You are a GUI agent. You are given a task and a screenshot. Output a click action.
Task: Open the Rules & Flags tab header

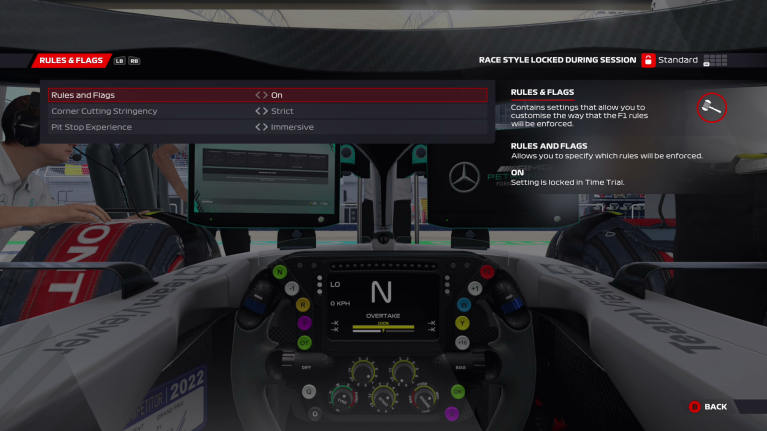pyautogui.click(x=71, y=61)
